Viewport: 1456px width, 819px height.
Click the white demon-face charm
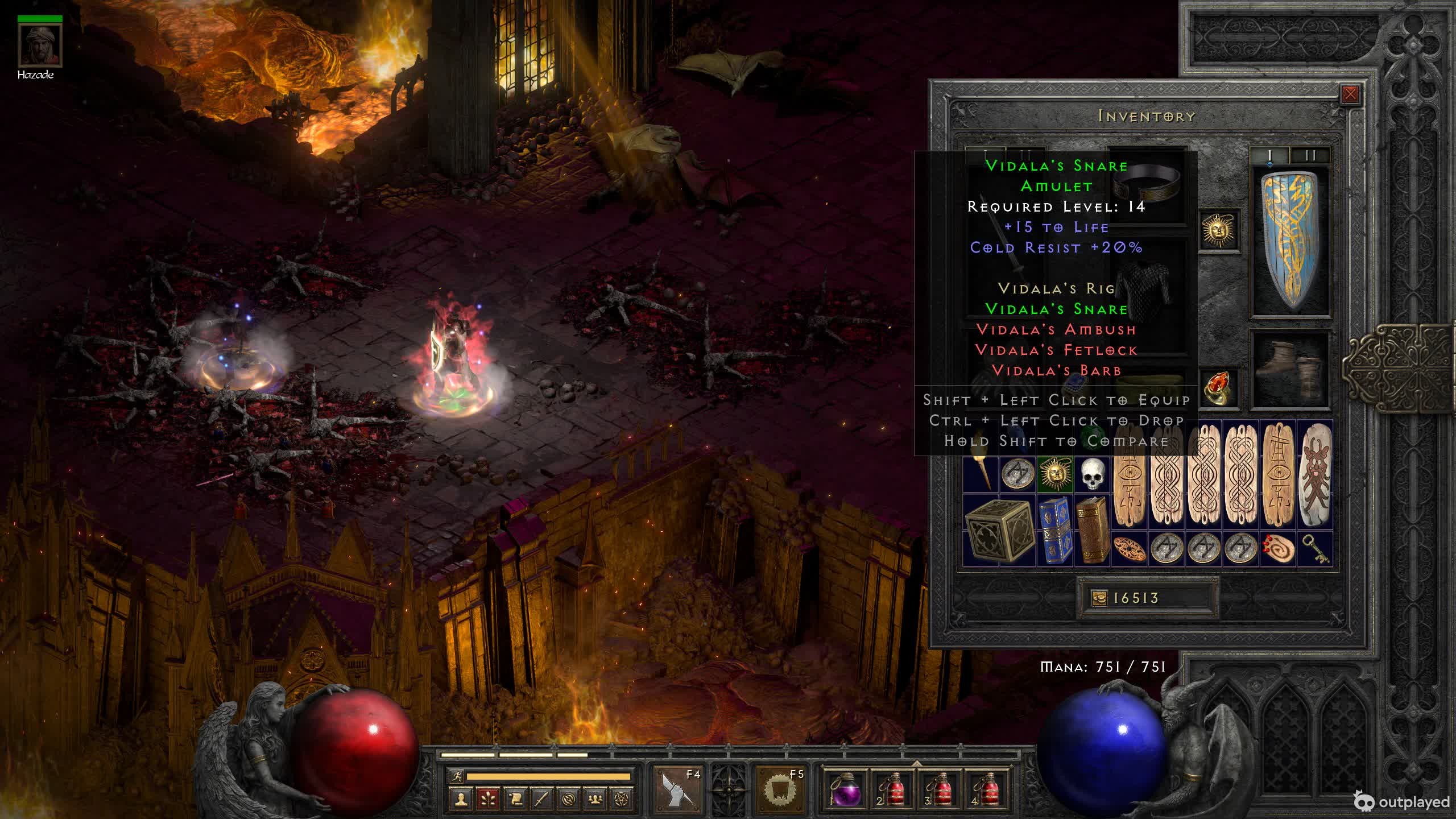click(x=1316, y=474)
